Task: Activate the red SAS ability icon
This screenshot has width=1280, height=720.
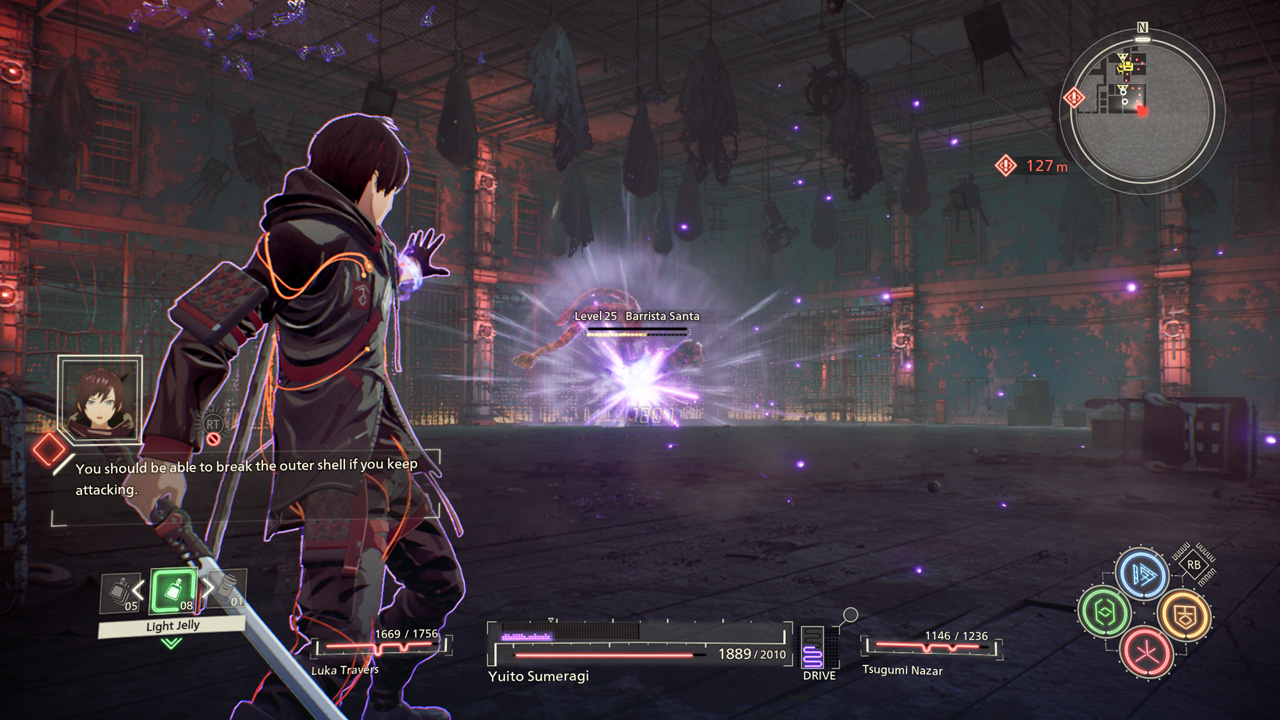Action: point(1144,651)
